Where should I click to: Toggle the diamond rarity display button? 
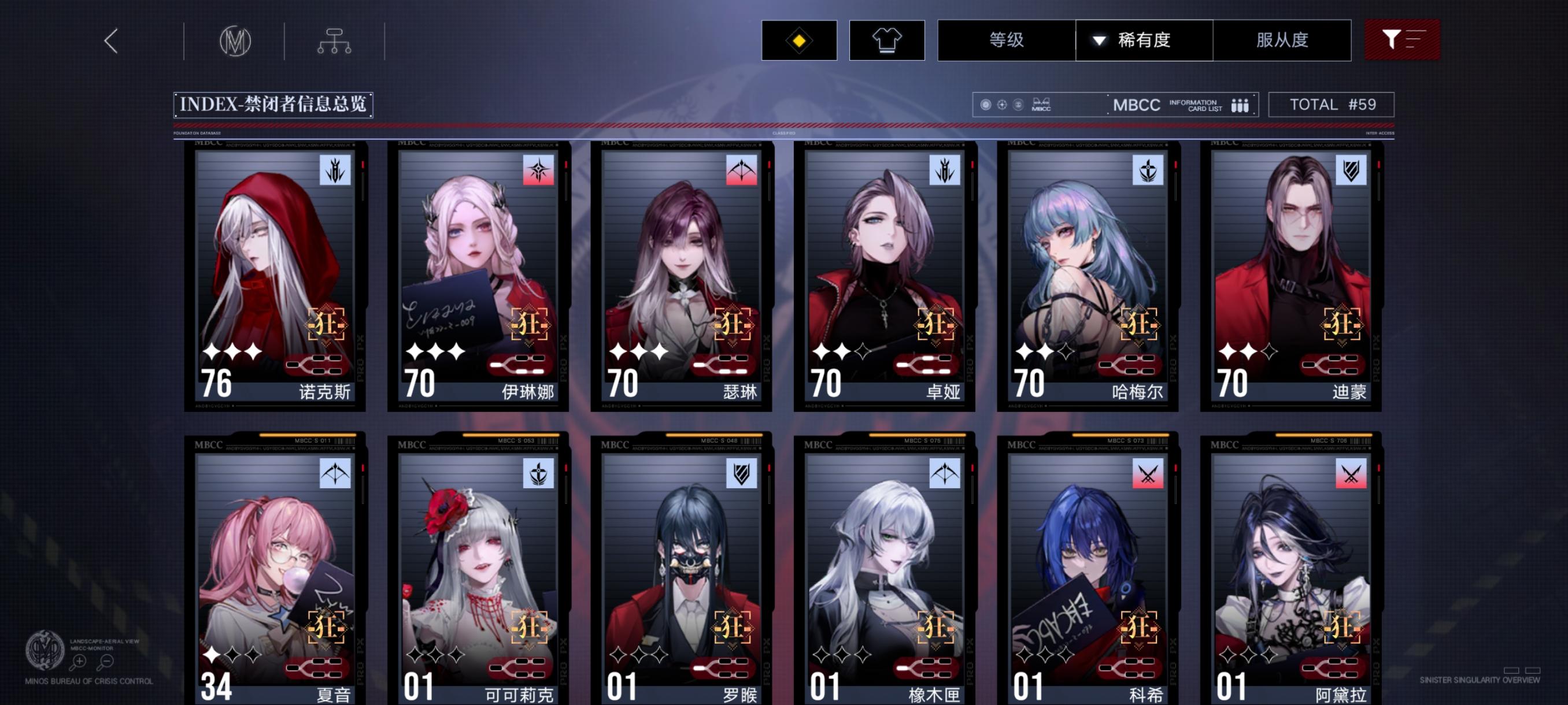tap(798, 39)
